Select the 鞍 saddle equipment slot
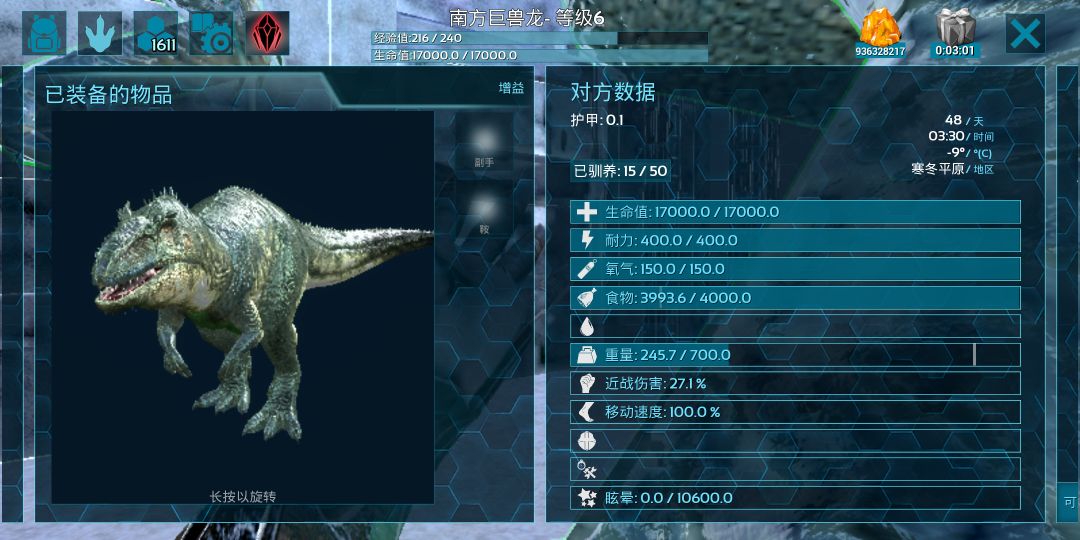The height and width of the screenshot is (540, 1080). click(484, 212)
